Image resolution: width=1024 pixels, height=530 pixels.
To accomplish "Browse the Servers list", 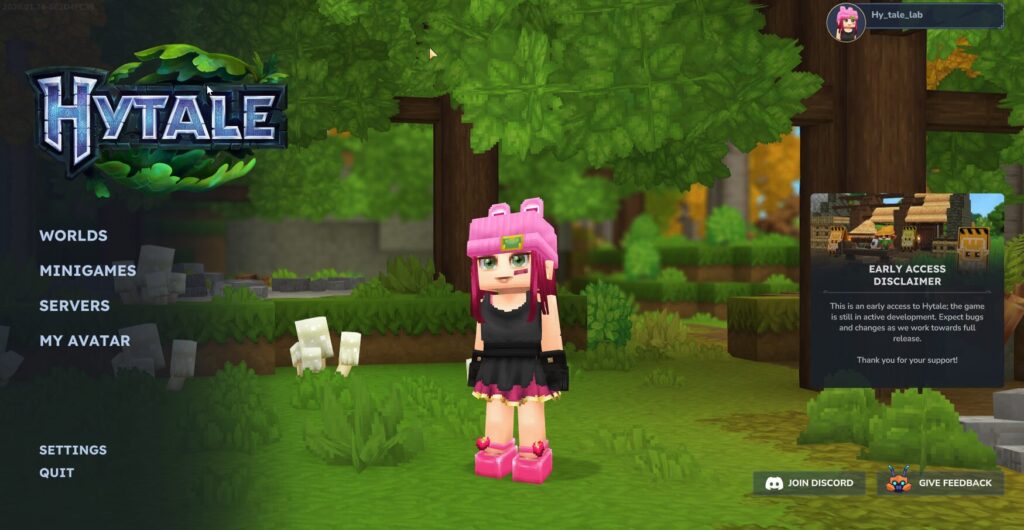I will pyautogui.click(x=74, y=306).
